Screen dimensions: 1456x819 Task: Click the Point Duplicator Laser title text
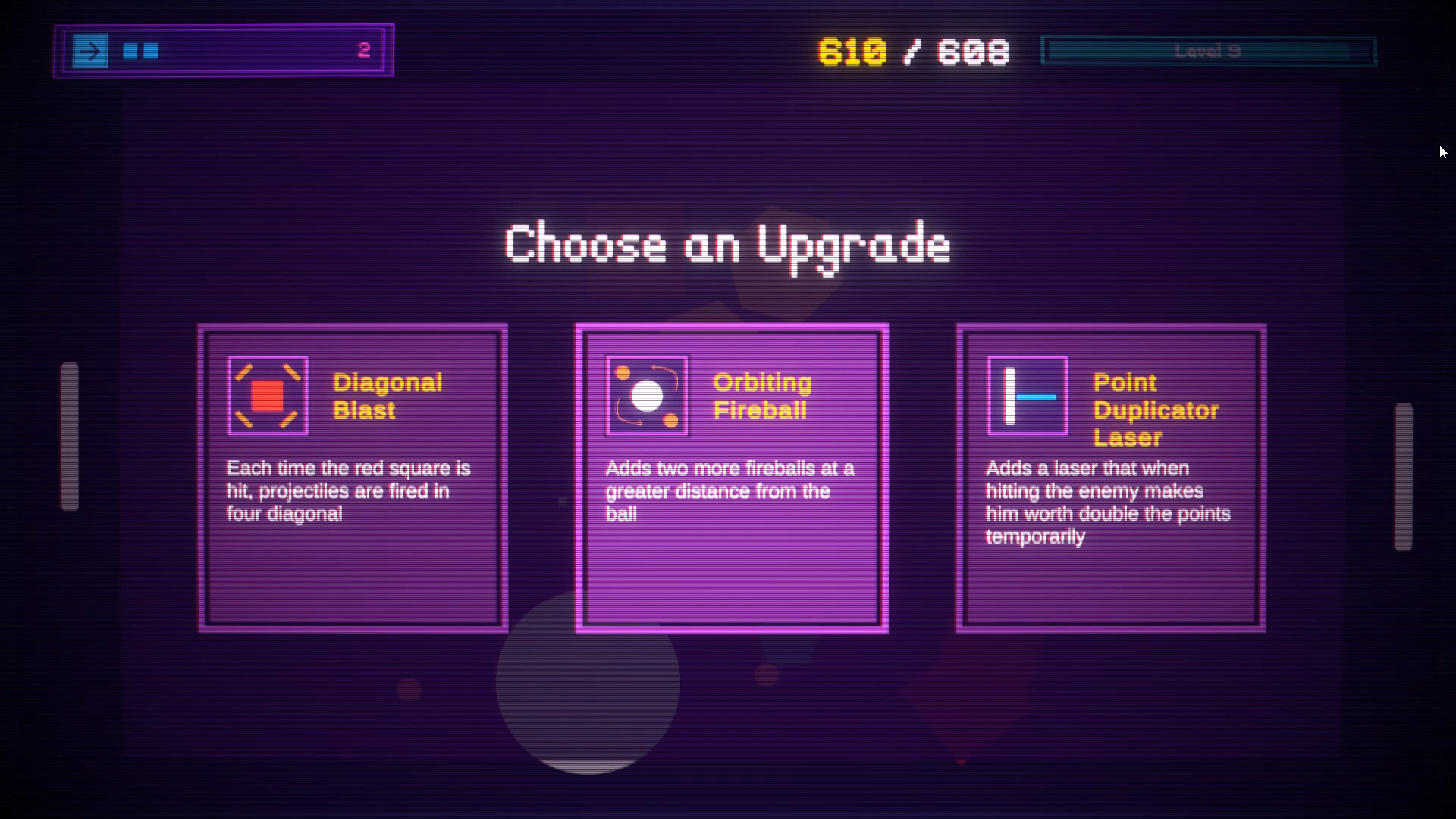coord(1156,409)
